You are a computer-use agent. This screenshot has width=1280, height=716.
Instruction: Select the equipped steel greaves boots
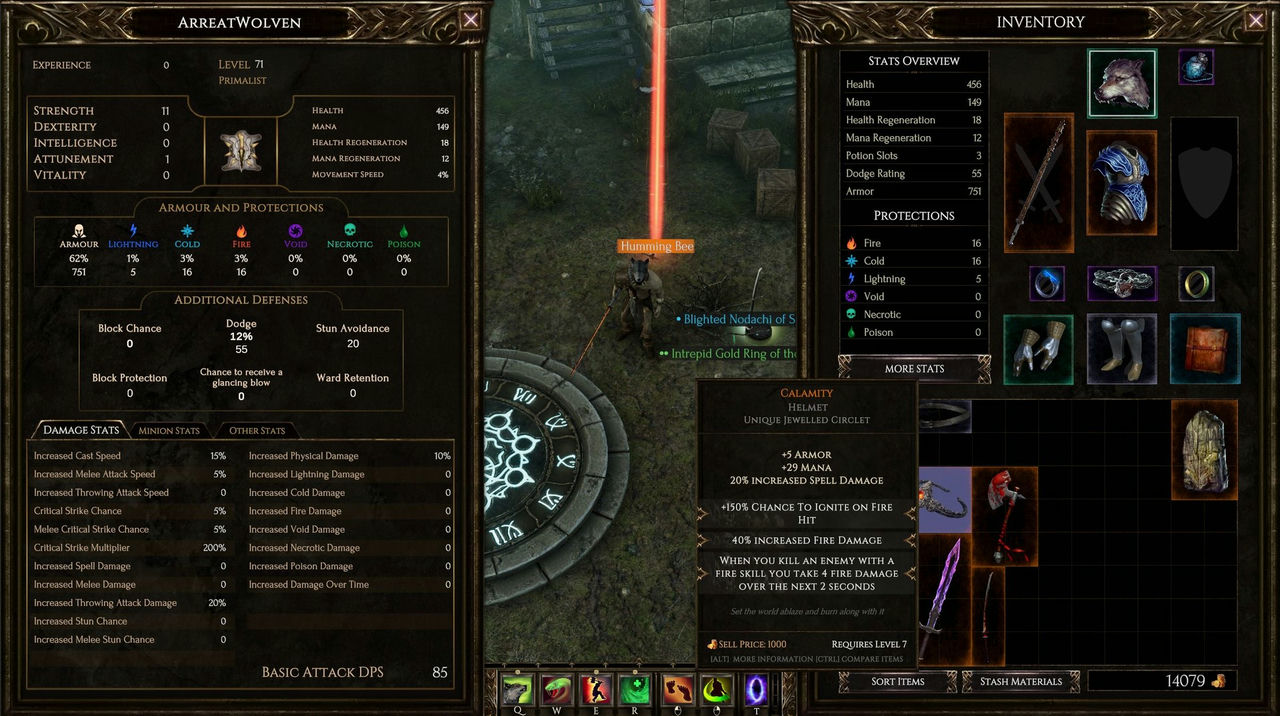[x=1121, y=349]
